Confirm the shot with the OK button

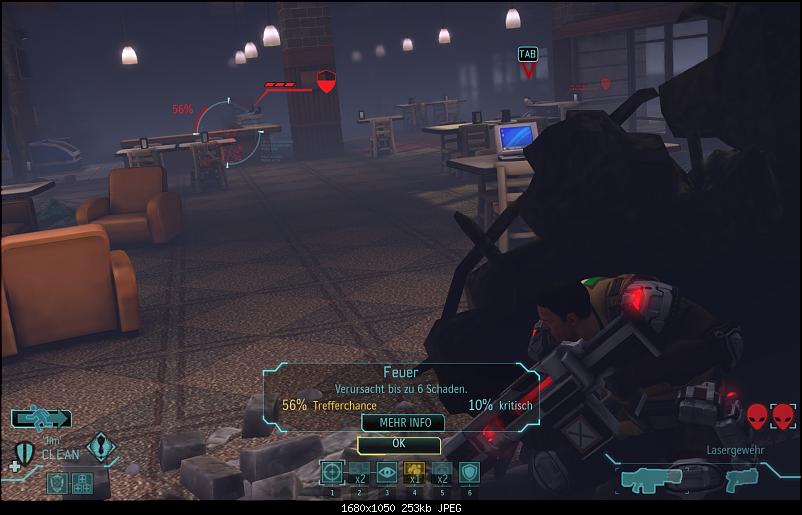click(x=399, y=442)
